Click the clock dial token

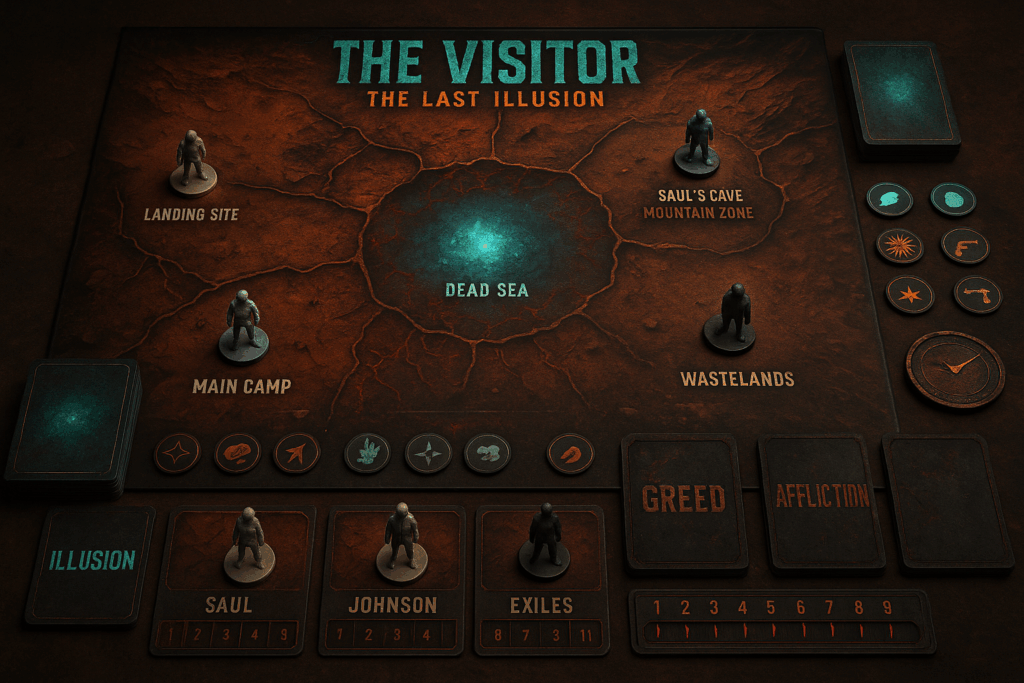click(954, 370)
